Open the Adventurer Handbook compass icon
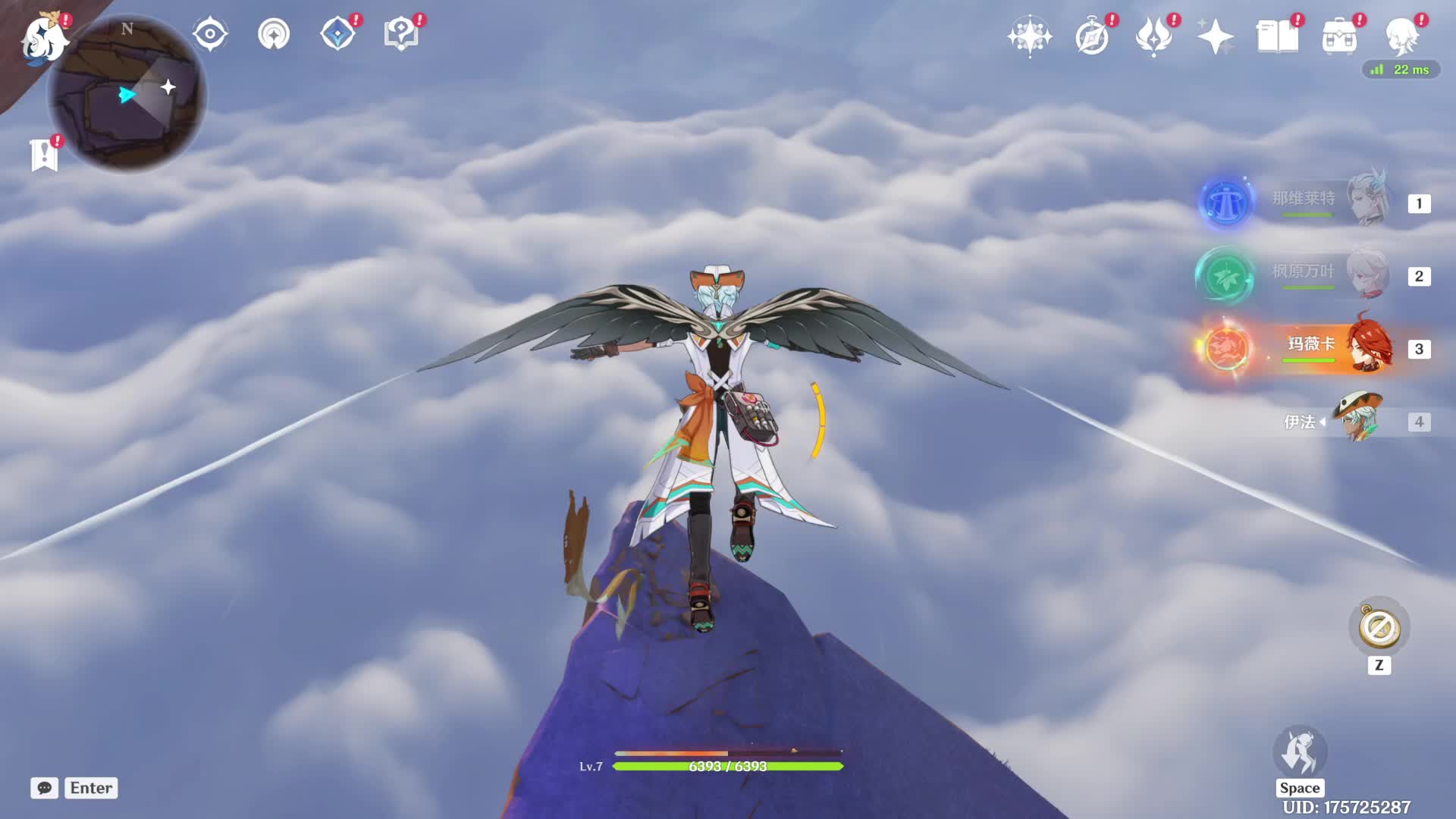 coord(1092,36)
